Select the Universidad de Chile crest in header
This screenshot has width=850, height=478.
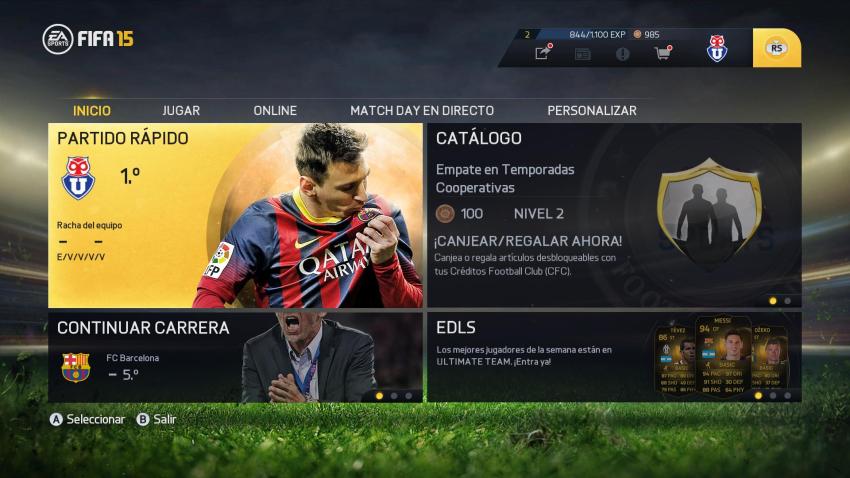716,48
